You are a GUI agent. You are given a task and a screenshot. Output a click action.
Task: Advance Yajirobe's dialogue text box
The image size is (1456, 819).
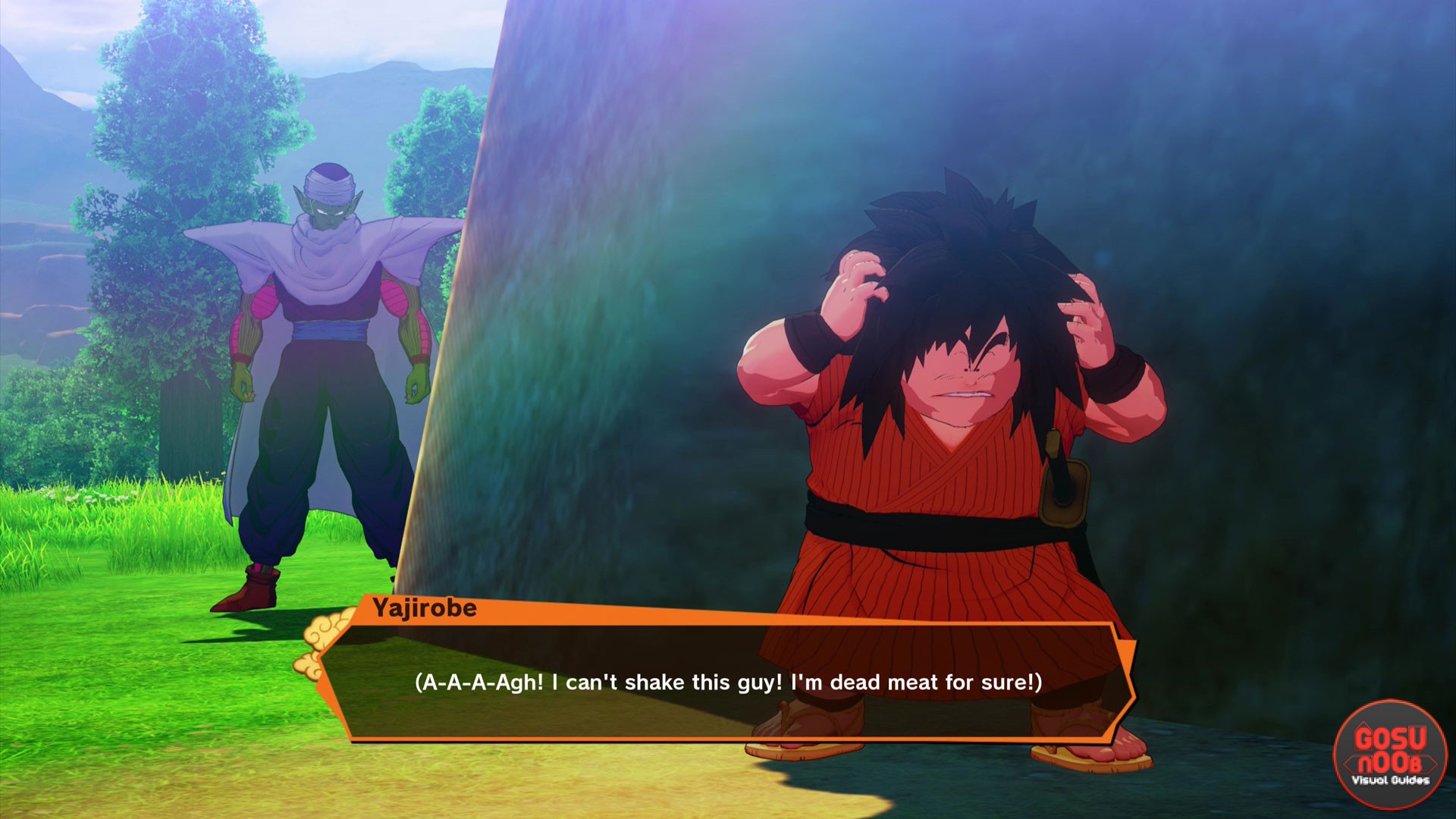pos(728,682)
